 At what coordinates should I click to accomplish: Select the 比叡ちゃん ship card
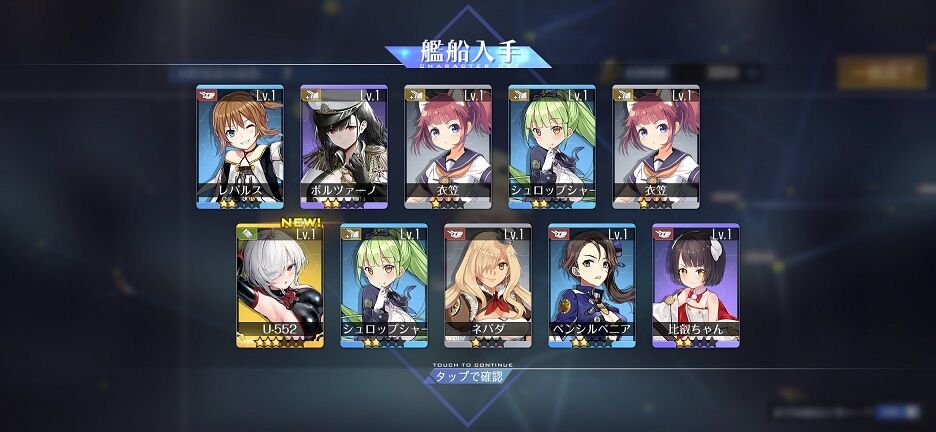tap(696, 285)
